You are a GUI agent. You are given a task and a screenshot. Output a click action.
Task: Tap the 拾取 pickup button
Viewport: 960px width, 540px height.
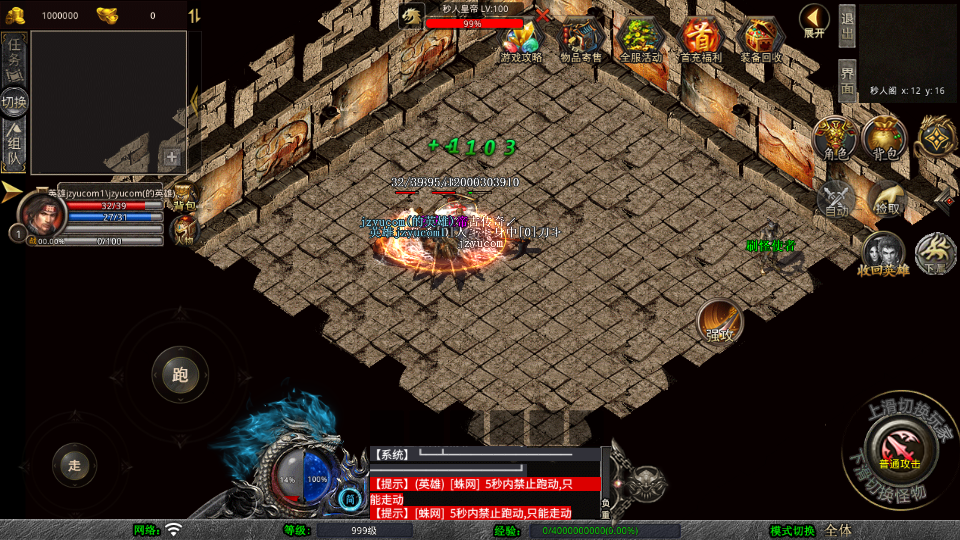tap(886, 198)
